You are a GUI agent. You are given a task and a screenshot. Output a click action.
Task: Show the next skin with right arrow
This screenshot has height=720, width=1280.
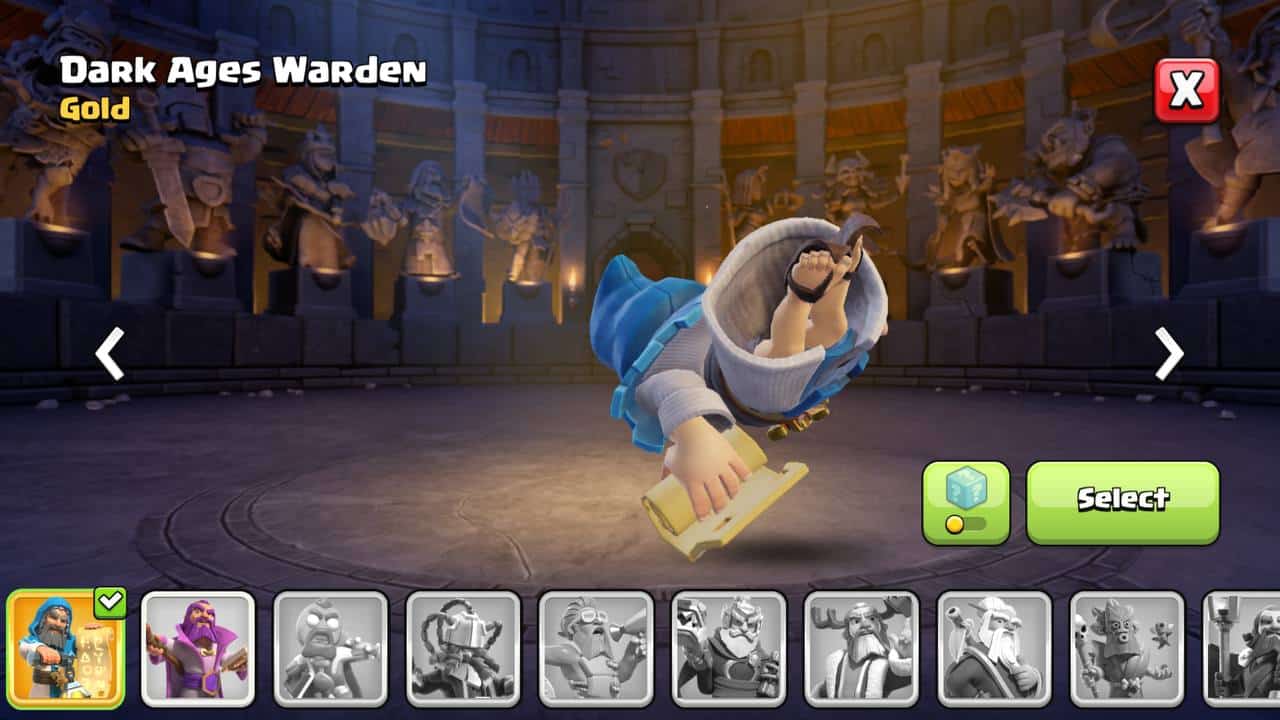coord(1168,354)
